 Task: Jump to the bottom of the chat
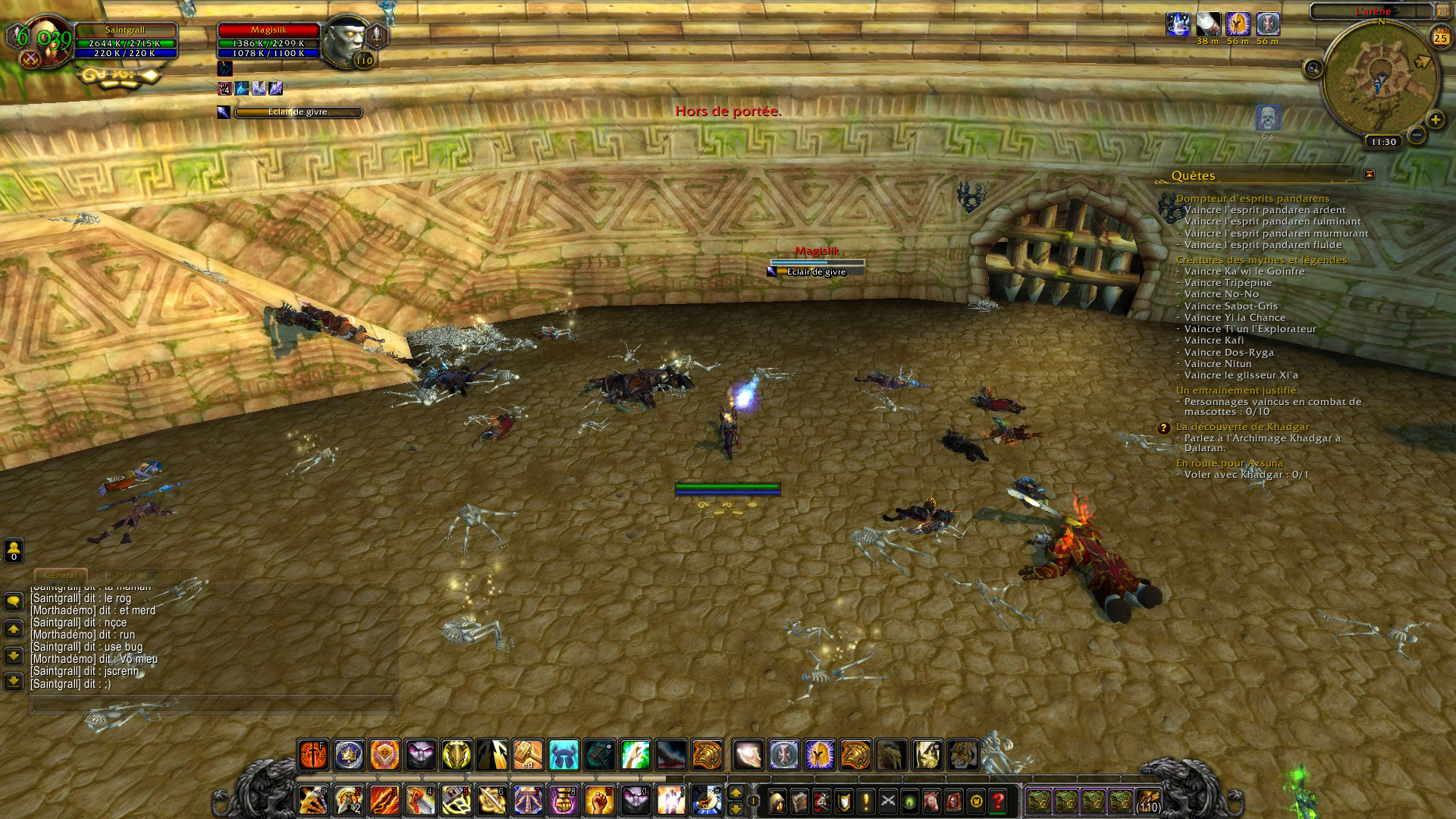point(14,681)
